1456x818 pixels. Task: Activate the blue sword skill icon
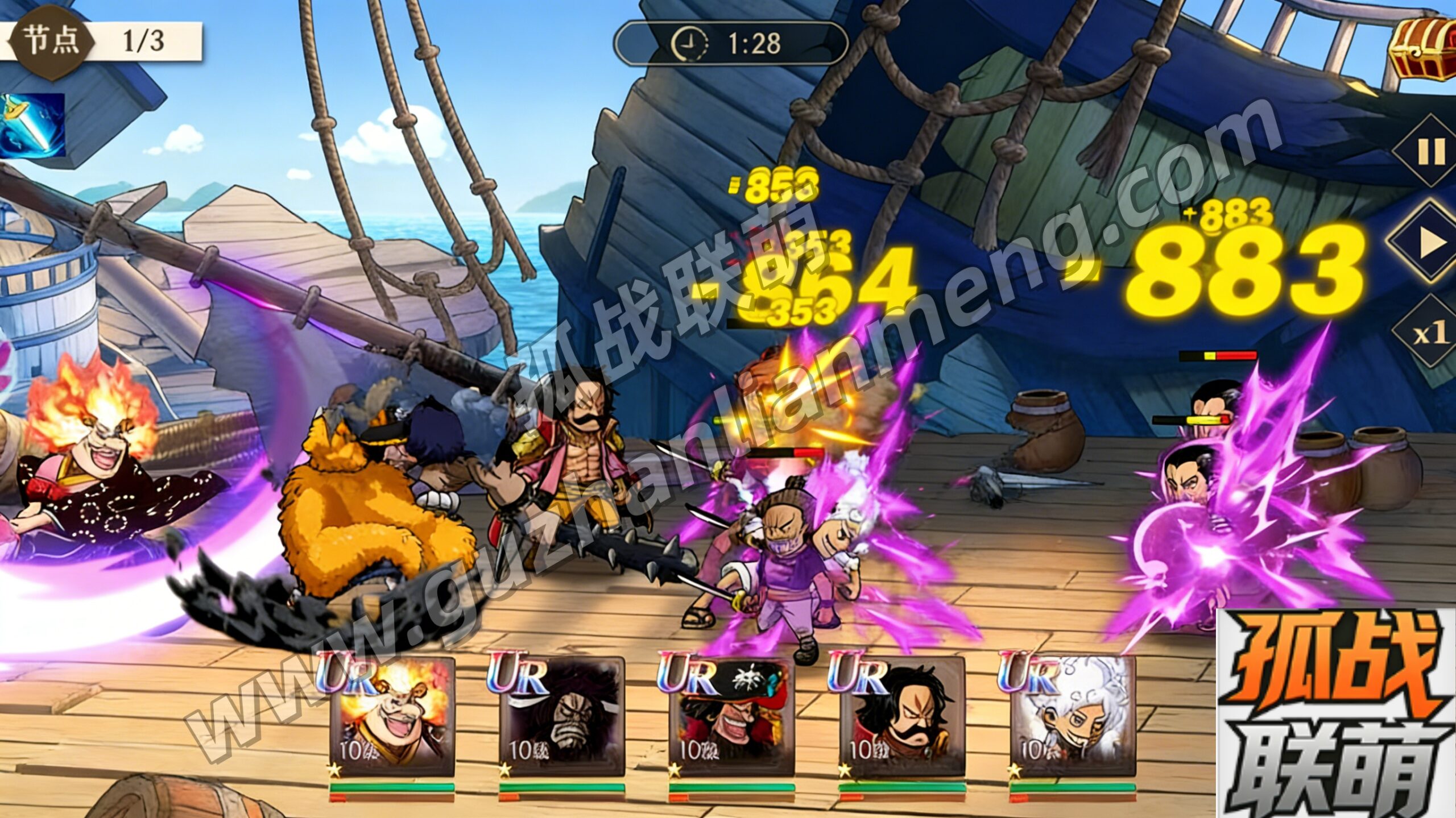point(32,126)
